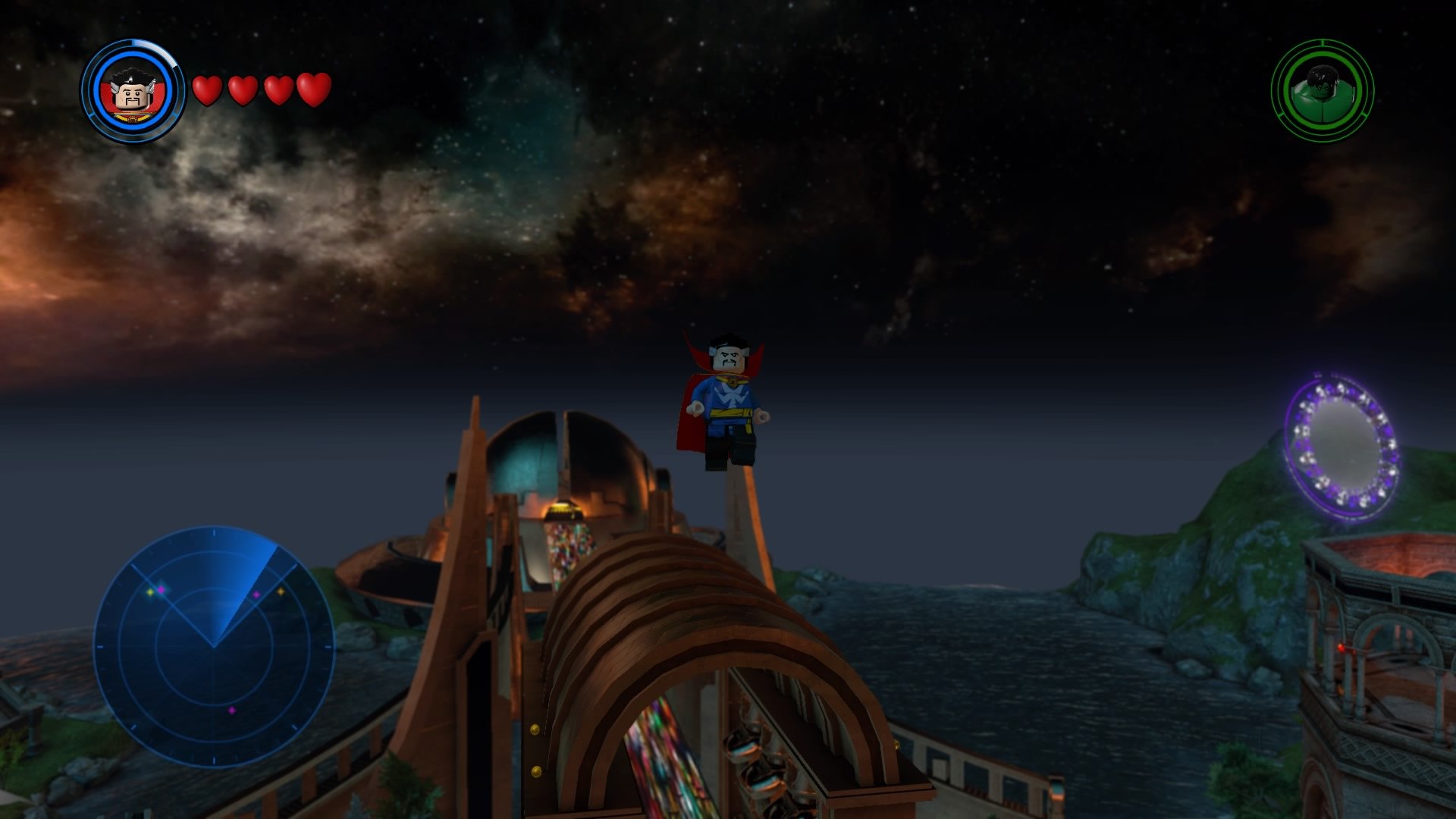
Task: Click the center of the radar minimap
Action: point(214,646)
